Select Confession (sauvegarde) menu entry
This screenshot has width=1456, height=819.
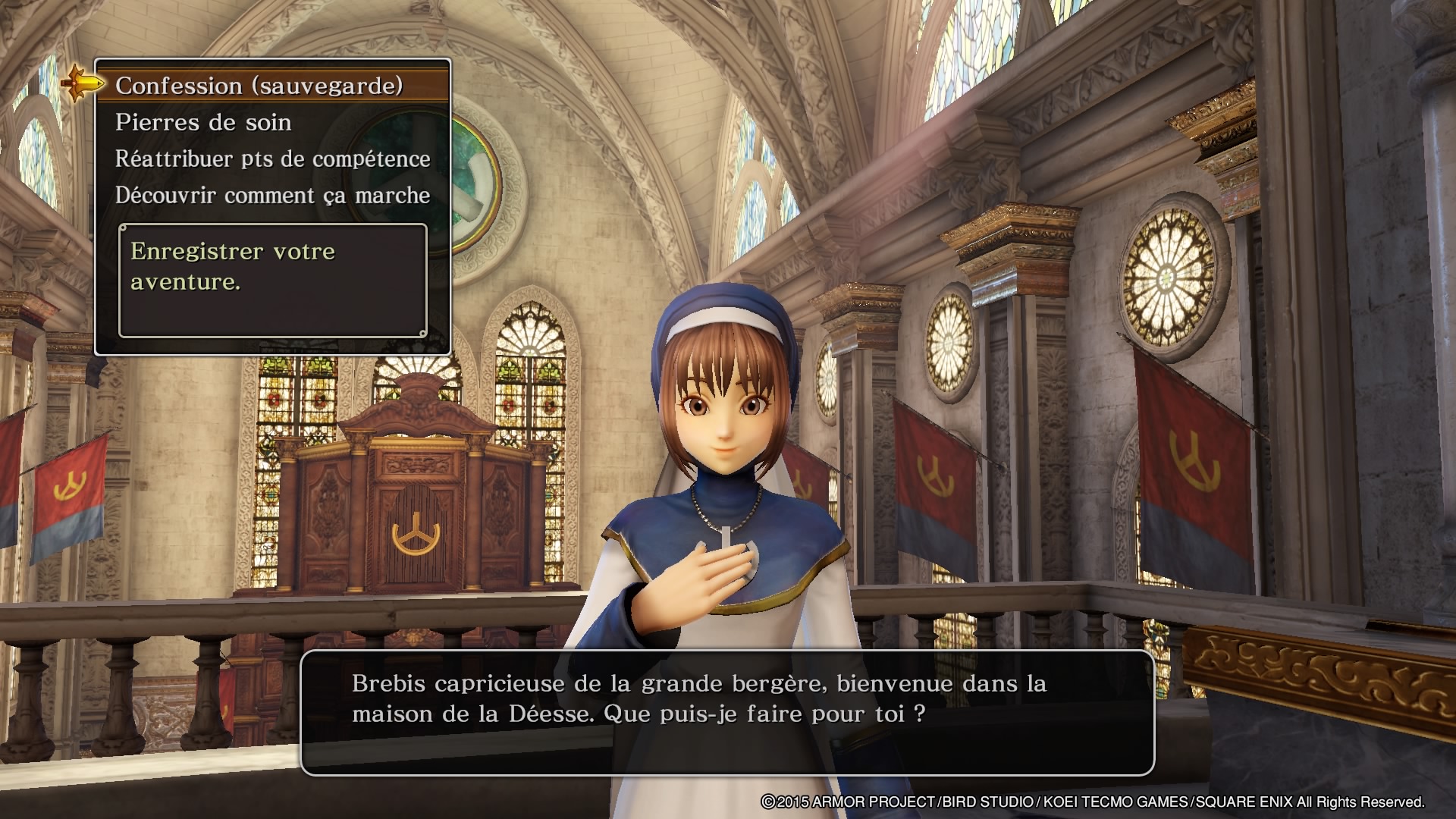click(259, 86)
